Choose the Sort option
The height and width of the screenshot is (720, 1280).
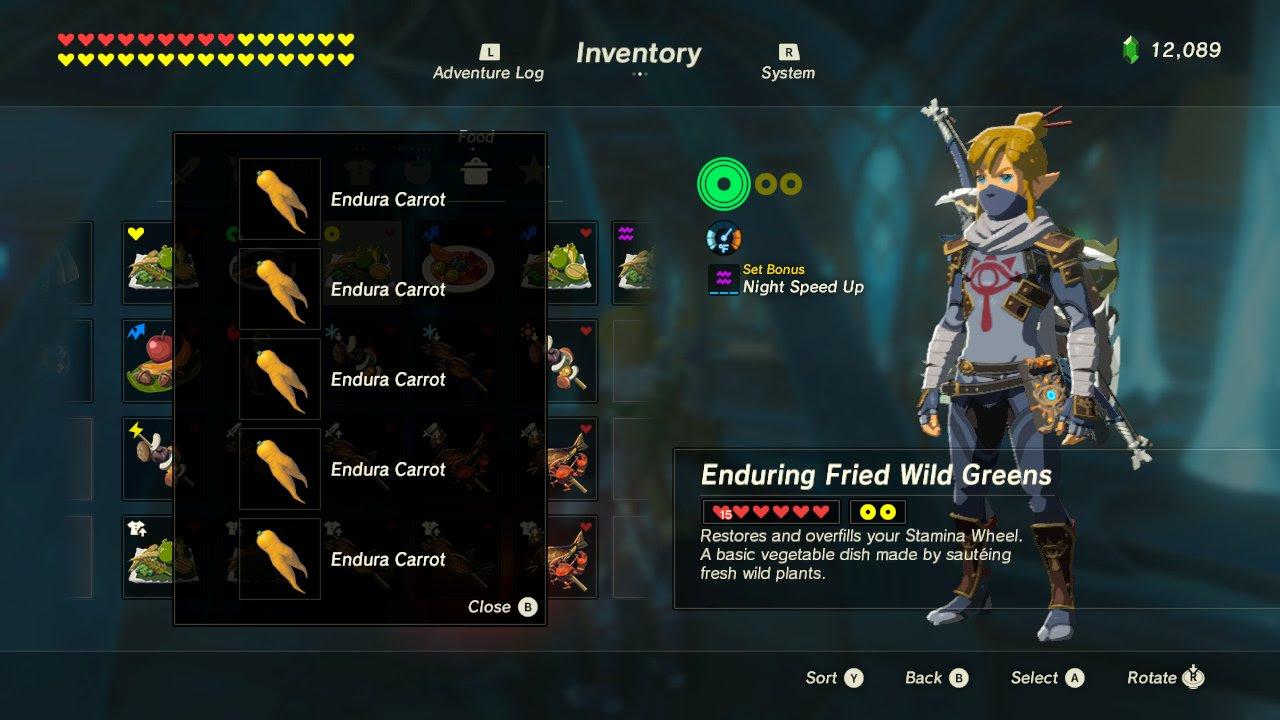click(x=834, y=678)
